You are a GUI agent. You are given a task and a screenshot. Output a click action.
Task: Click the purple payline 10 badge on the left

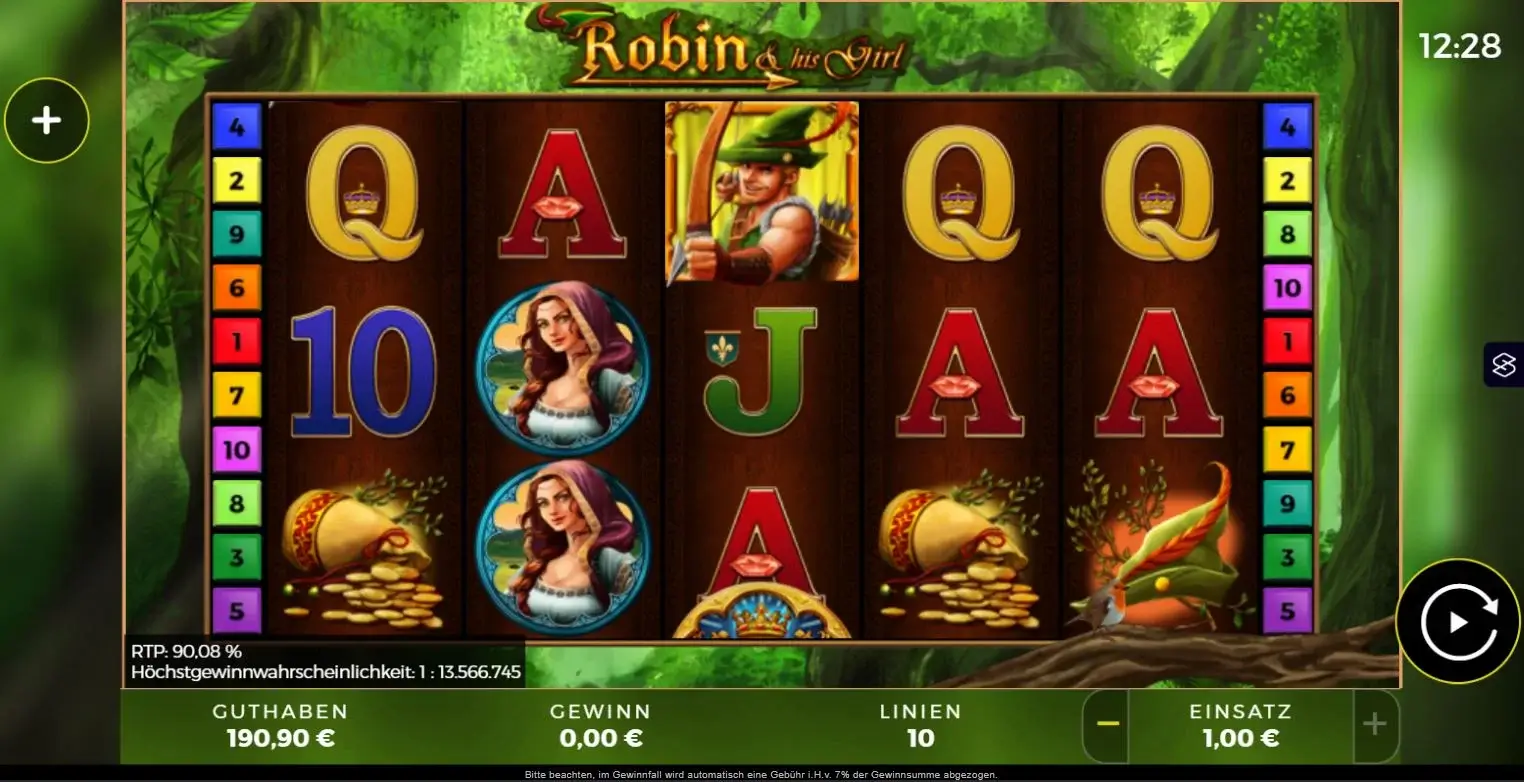(237, 448)
